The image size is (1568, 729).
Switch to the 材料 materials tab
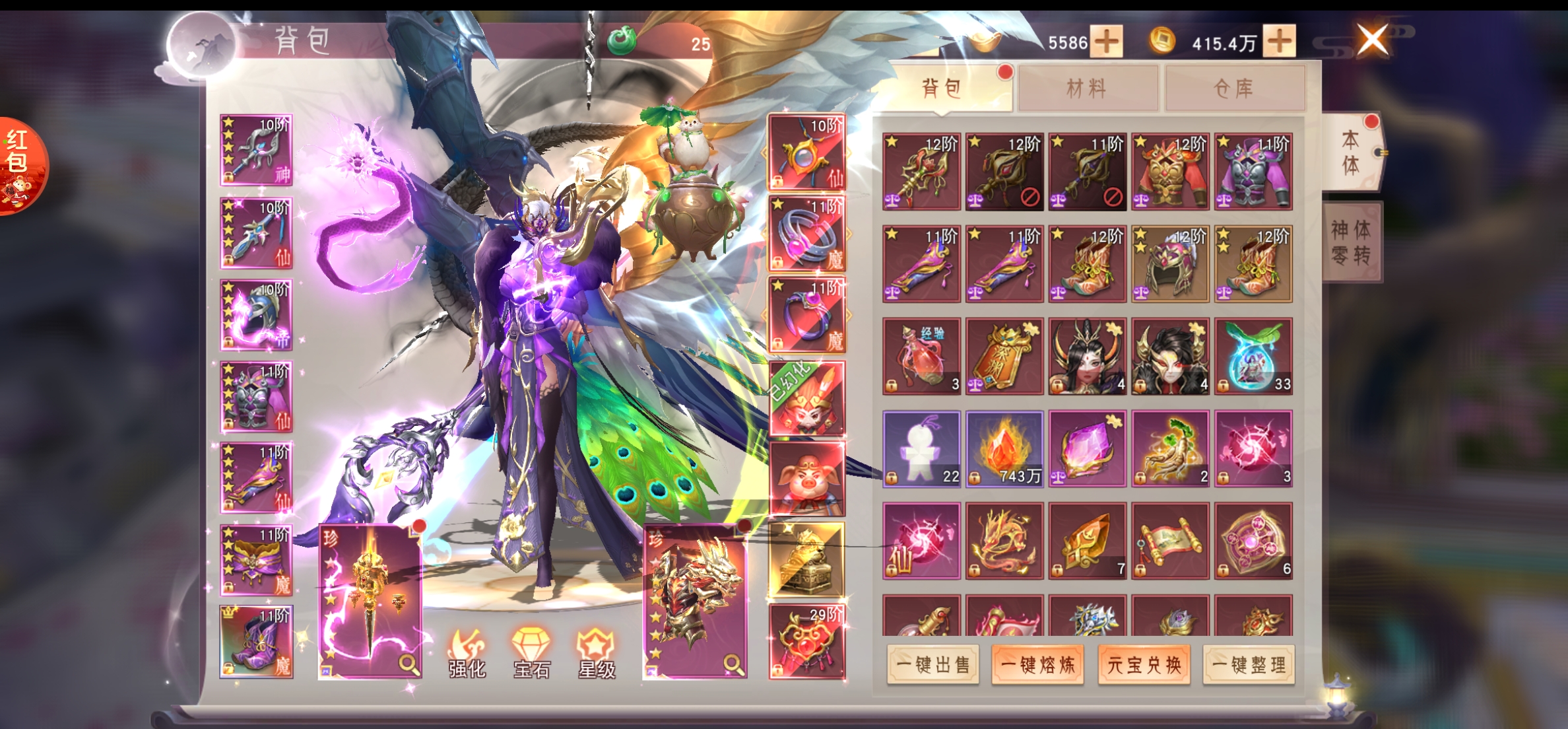coord(1088,88)
